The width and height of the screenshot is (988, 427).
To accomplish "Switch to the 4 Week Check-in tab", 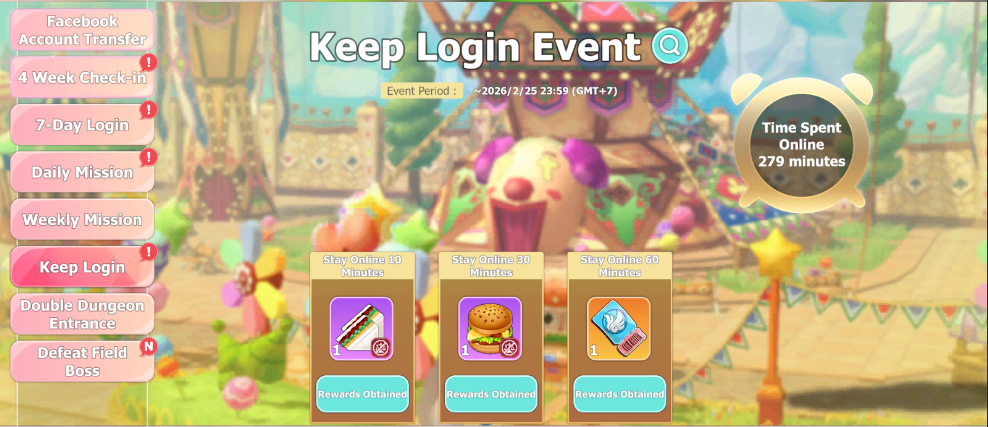I will (82, 77).
